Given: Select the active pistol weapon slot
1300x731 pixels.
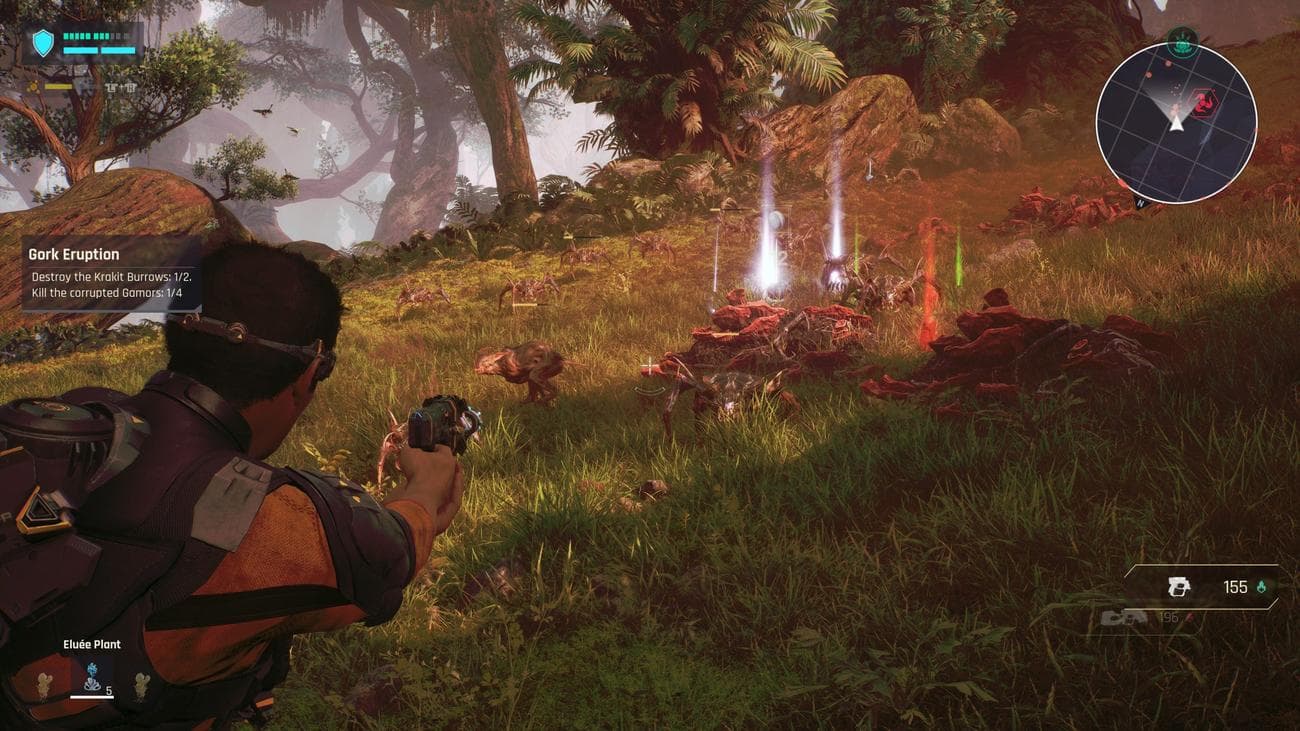Looking at the screenshot, I should pos(1179,588).
